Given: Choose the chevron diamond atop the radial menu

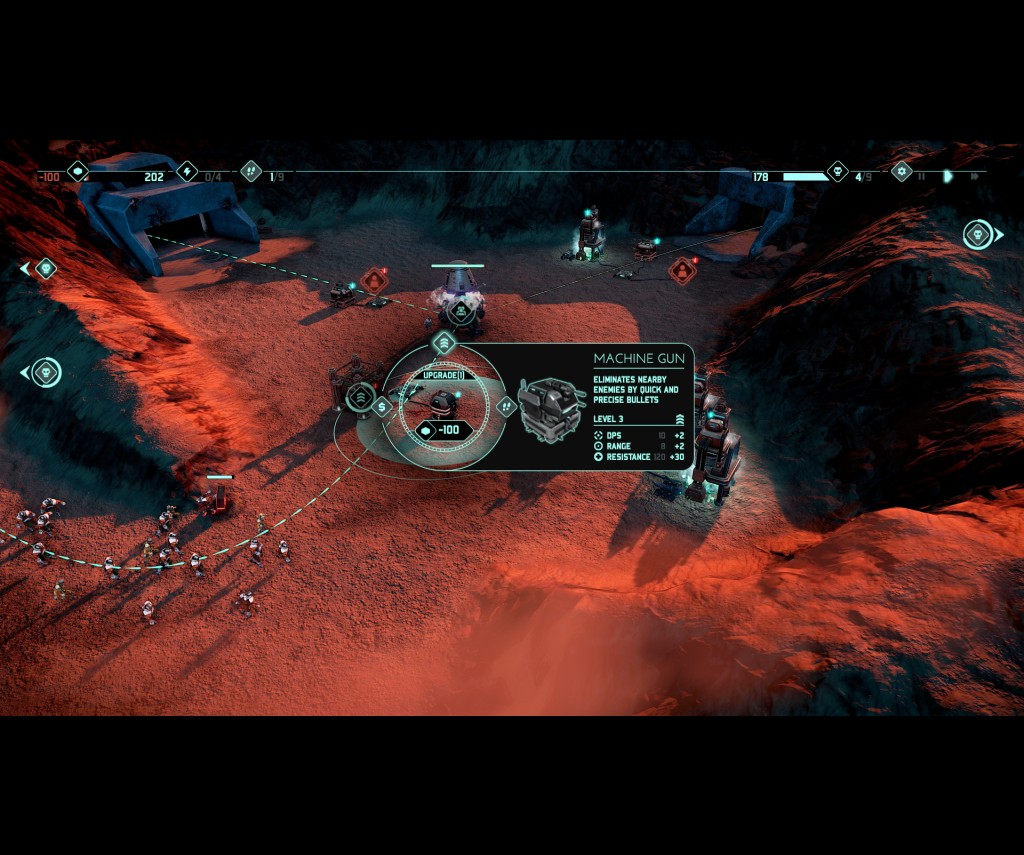Looking at the screenshot, I should point(443,343).
